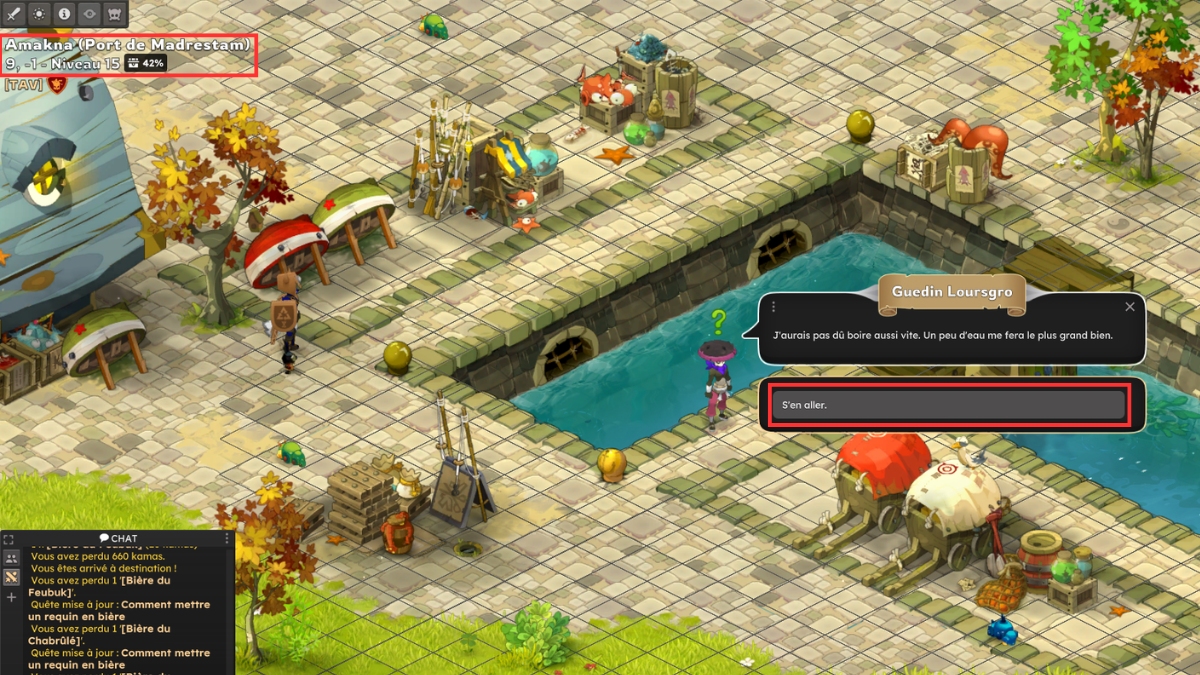Image resolution: width=1200 pixels, height=675 pixels.
Task: Click the sword icon in top toolbar
Action: click(x=14, y=14)
